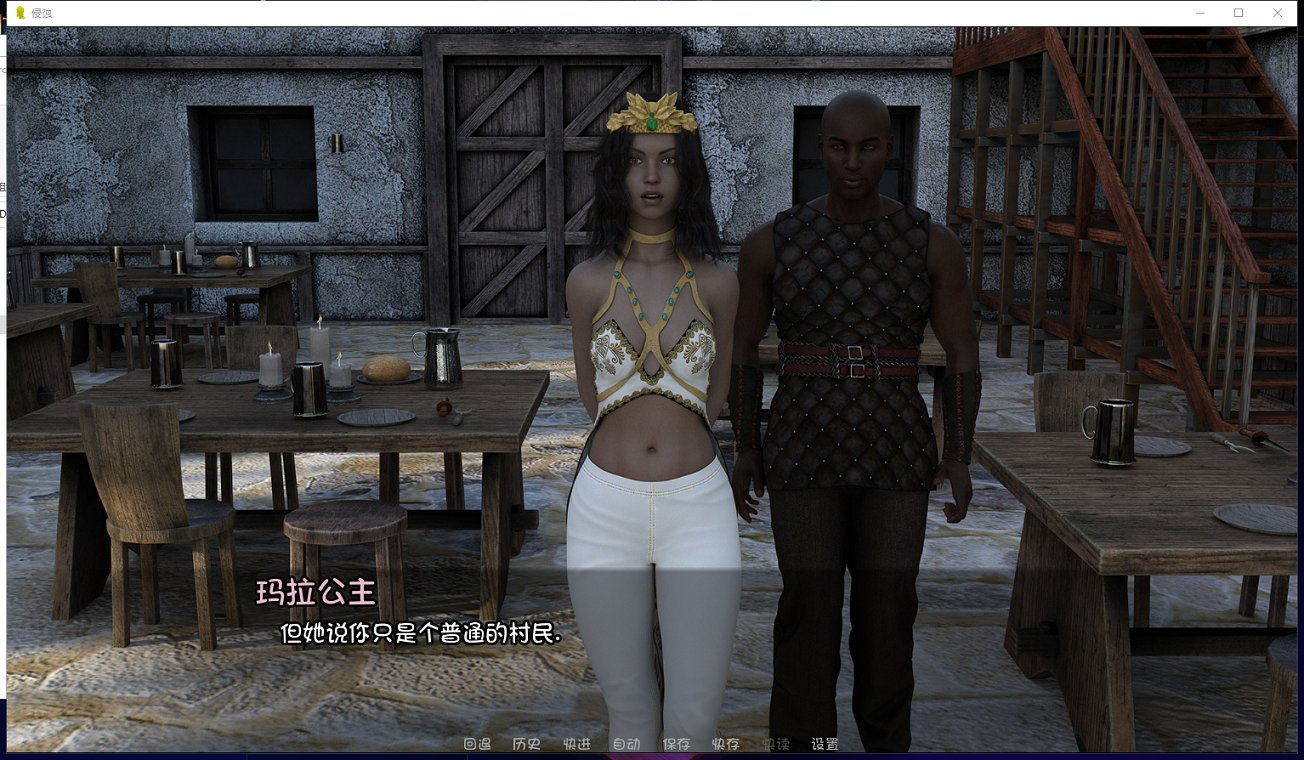Screen dimensions: 1304x760
Task: Enable 快进 skip mode
Action: coord(576,744)
